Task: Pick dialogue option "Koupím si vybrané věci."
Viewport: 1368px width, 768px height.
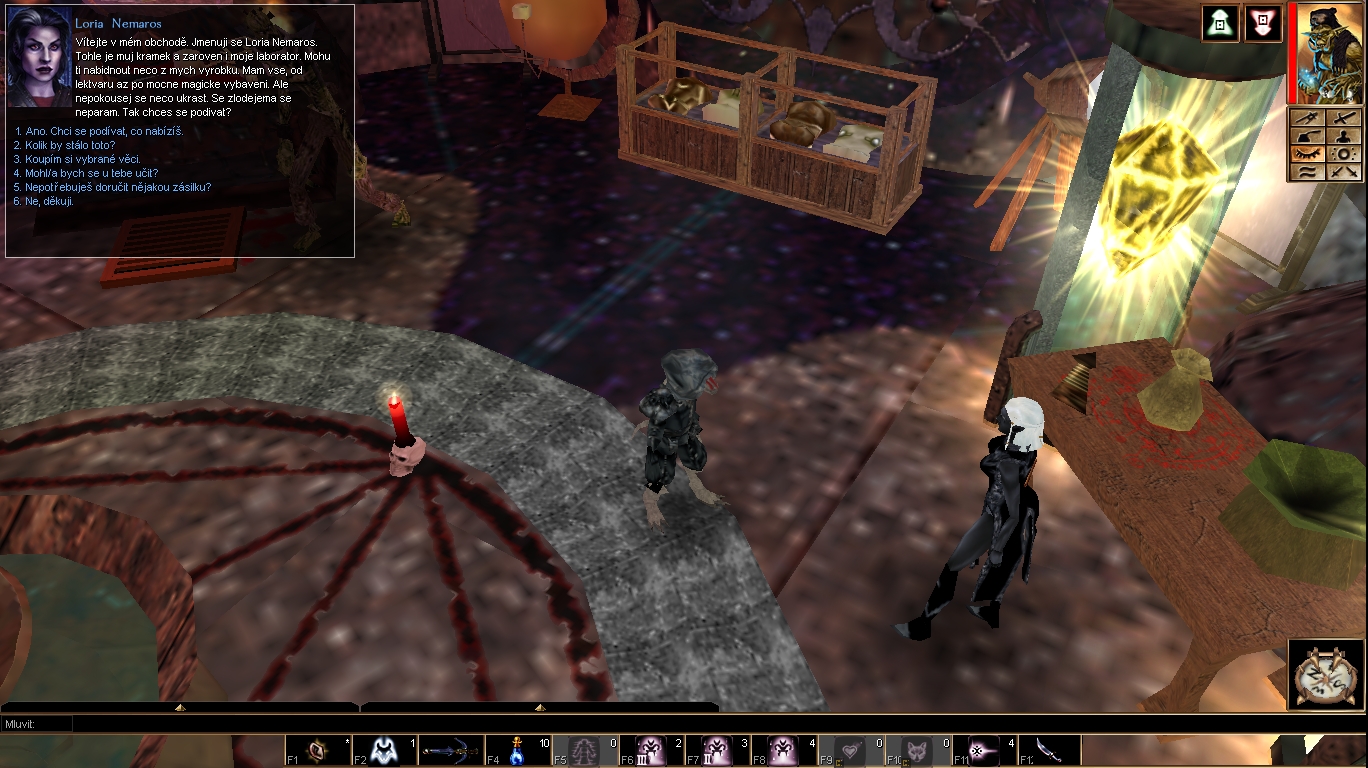Action: coord(77,159)
